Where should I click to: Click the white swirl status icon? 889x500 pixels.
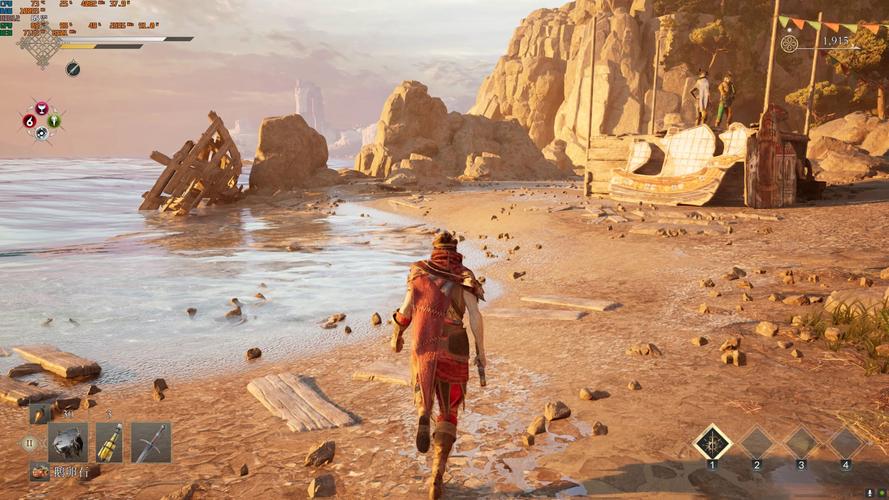coord(42,134)
